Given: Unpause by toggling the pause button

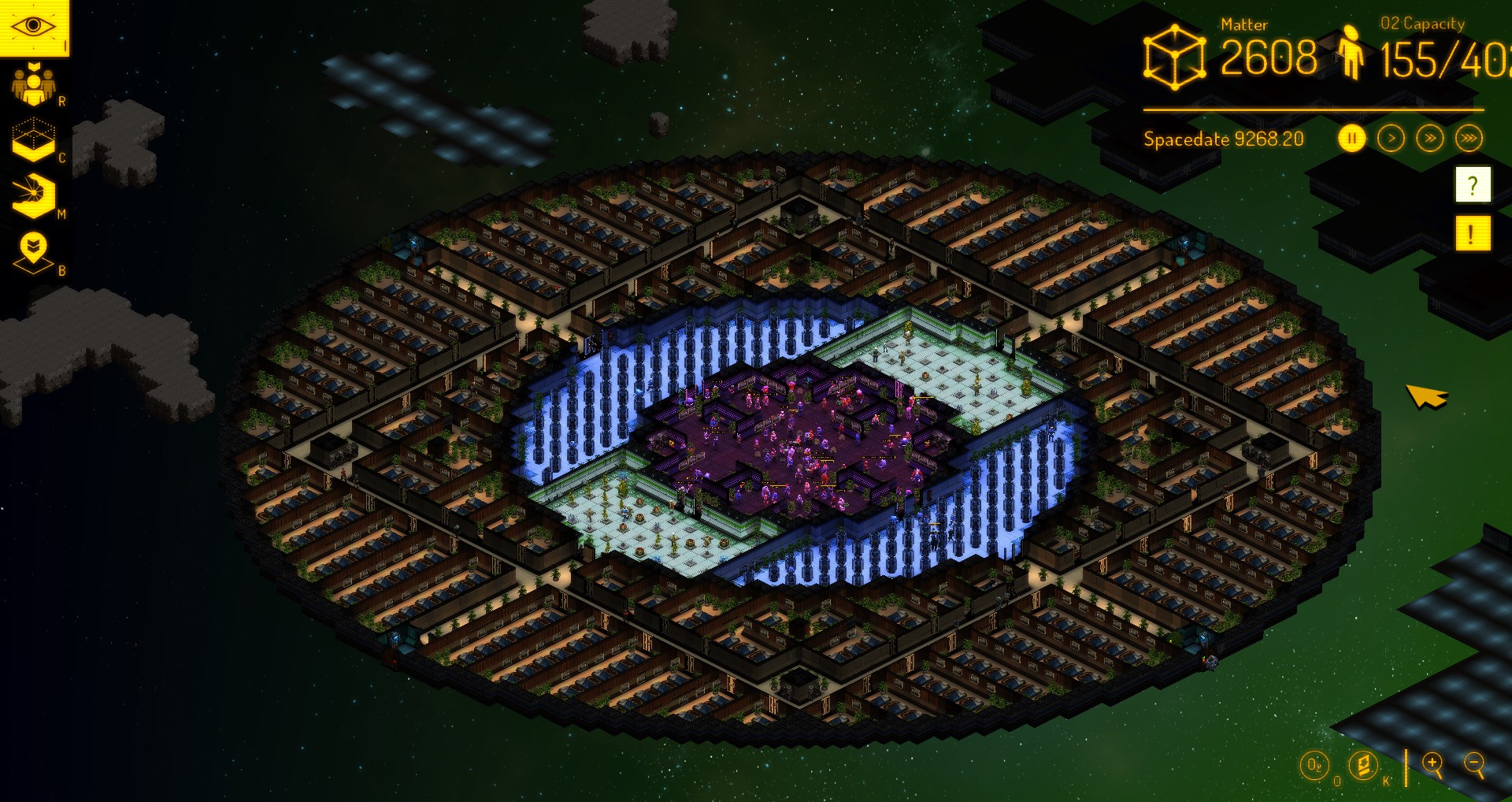Looking at the screenshot, I should pyautogui.click(x=1351, y=136).
